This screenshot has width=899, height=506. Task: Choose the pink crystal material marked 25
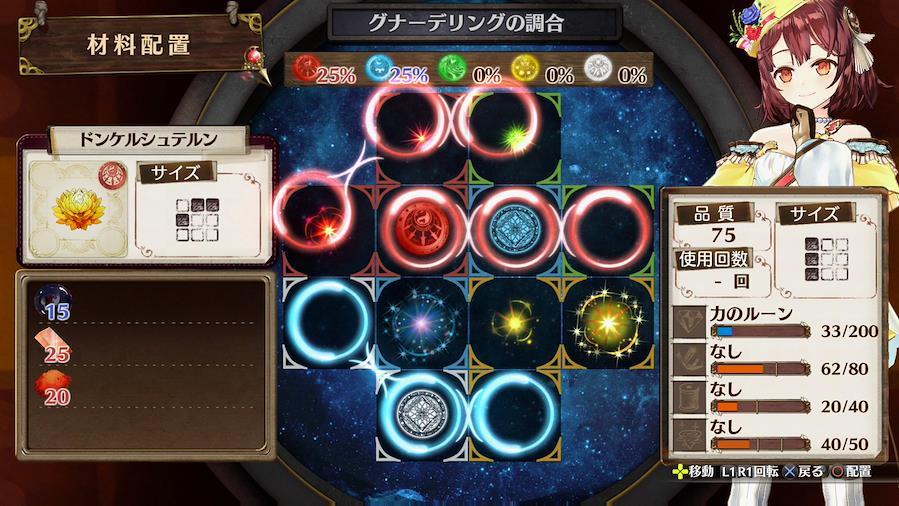click(x=52, y=346)
